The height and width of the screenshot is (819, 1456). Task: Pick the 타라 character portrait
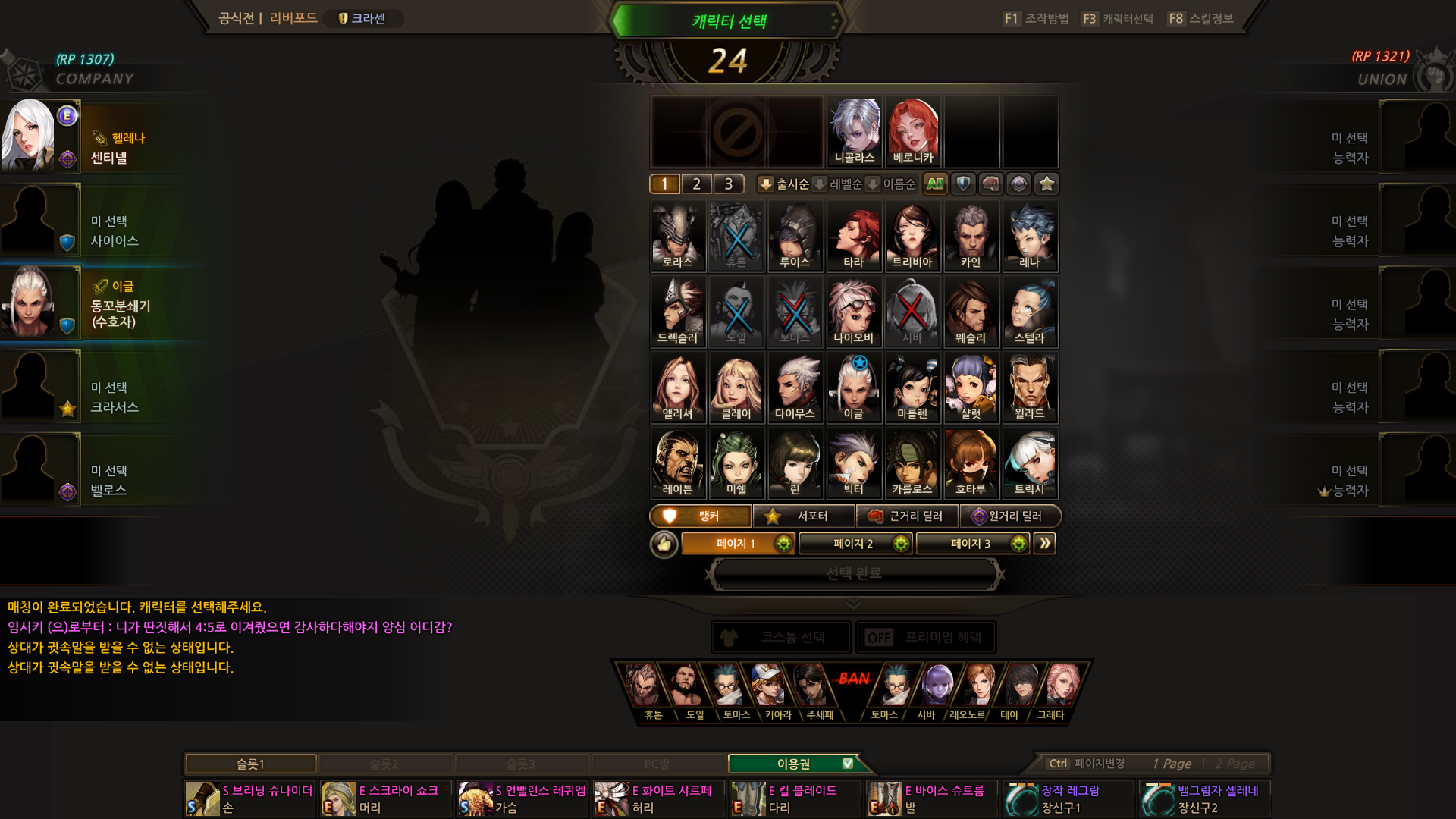pyautogui.click(x=854, y=236)
